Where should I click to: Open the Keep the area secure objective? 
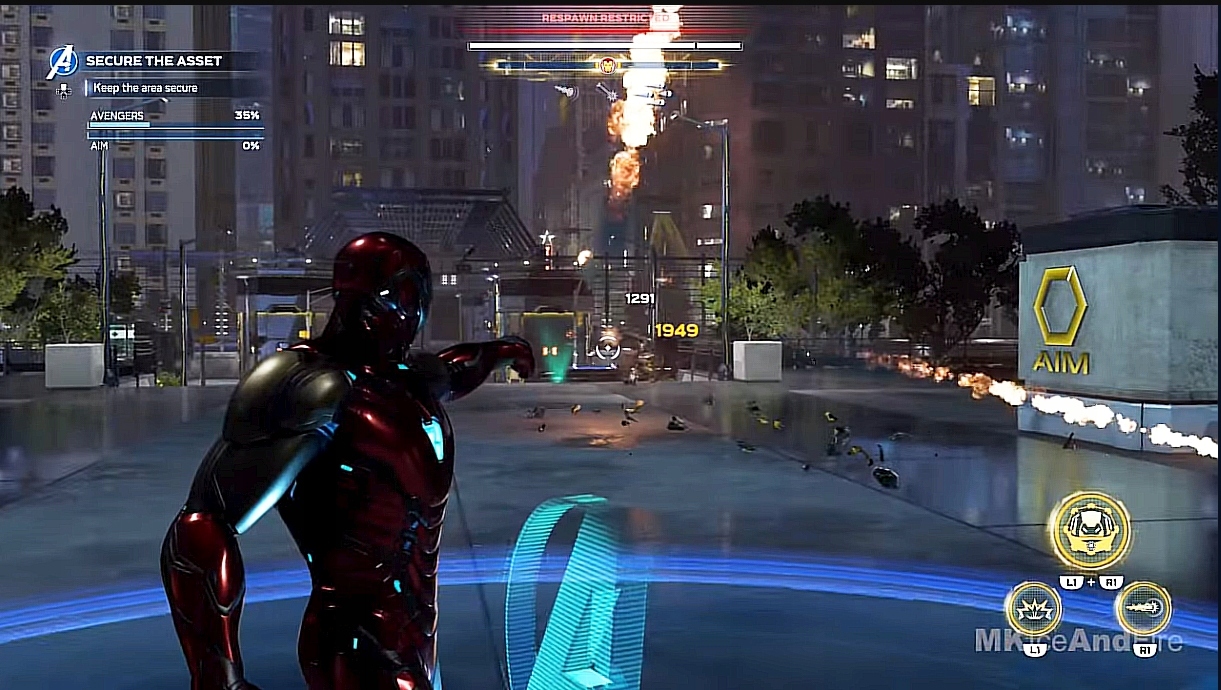146,88
